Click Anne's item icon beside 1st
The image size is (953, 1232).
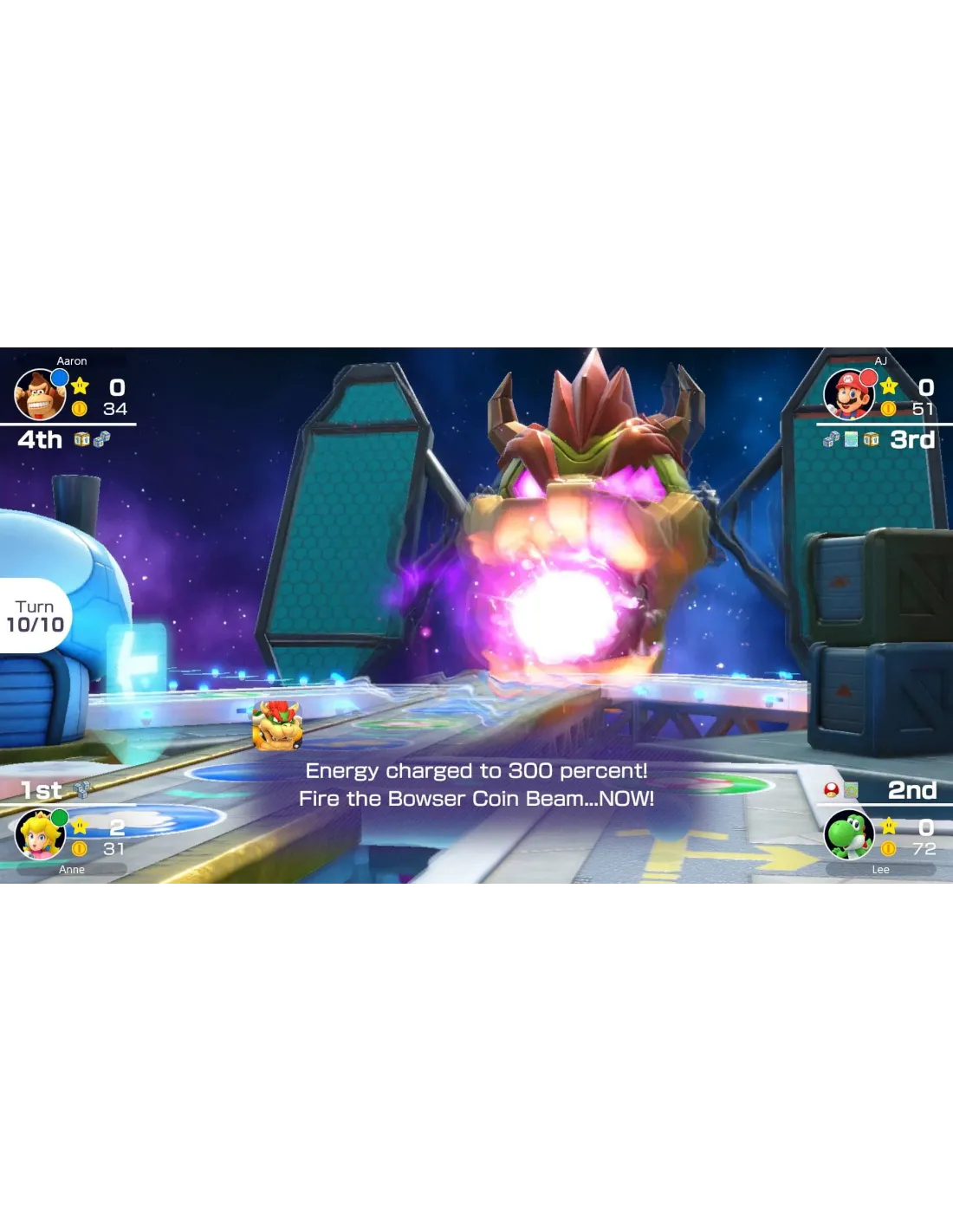click(x=82, y=789)
